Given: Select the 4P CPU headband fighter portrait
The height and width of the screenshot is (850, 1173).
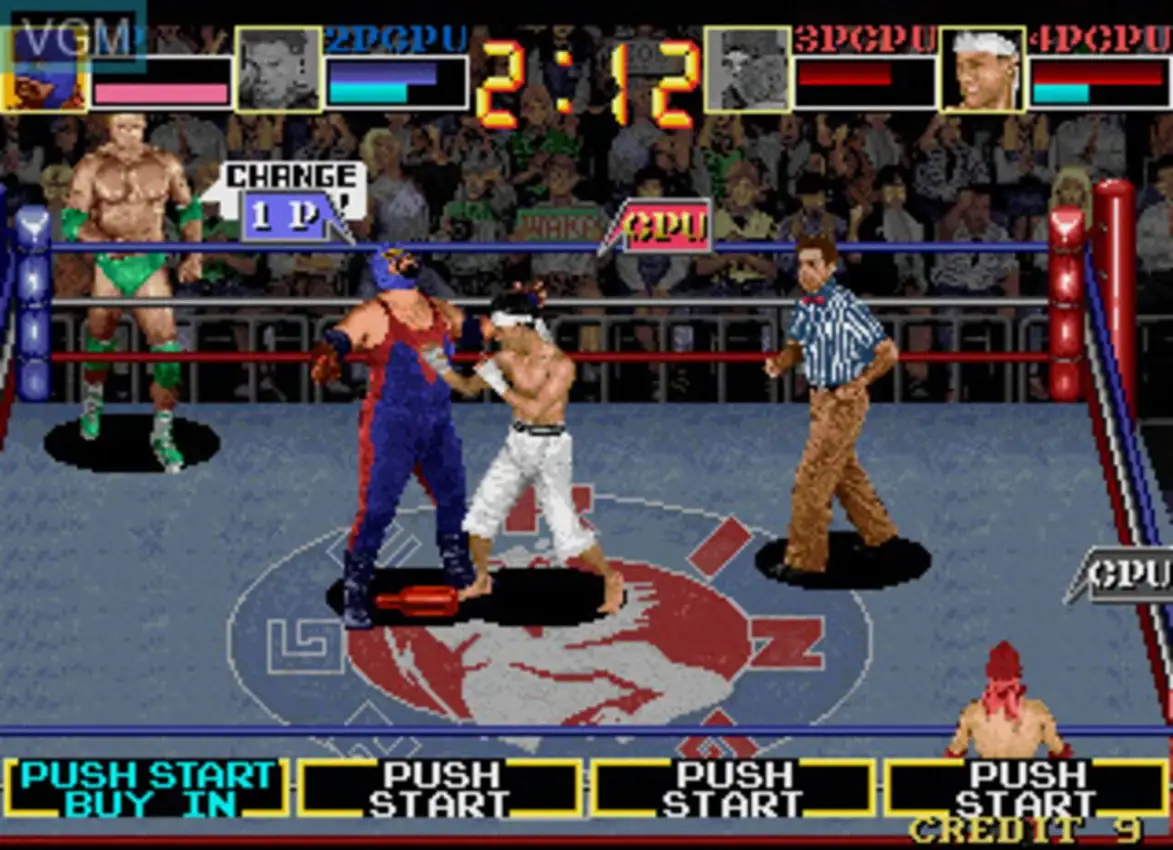Looking at the screenshot, I should 982,69.
